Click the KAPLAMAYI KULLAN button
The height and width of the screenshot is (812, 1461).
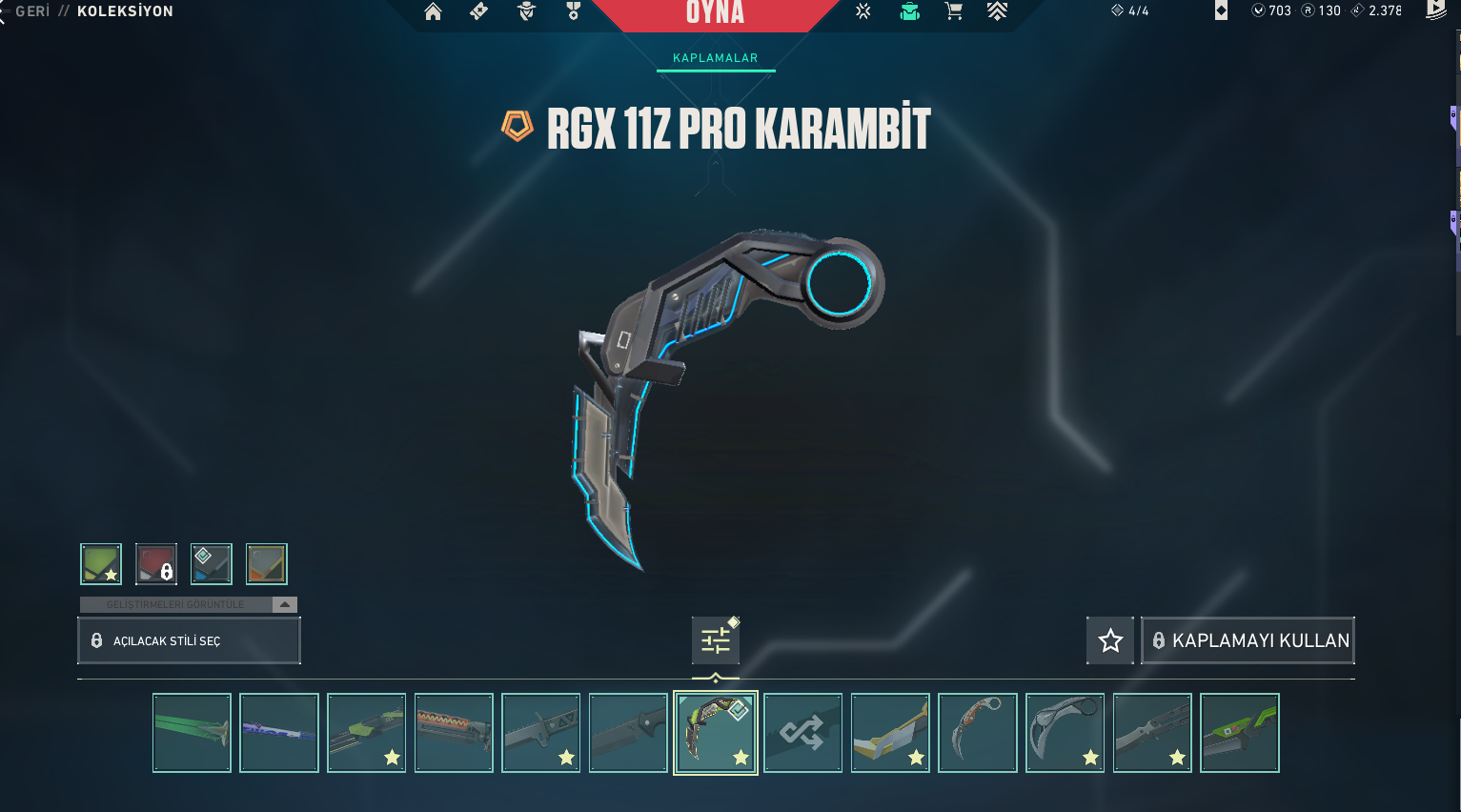tap(1248, 640)
